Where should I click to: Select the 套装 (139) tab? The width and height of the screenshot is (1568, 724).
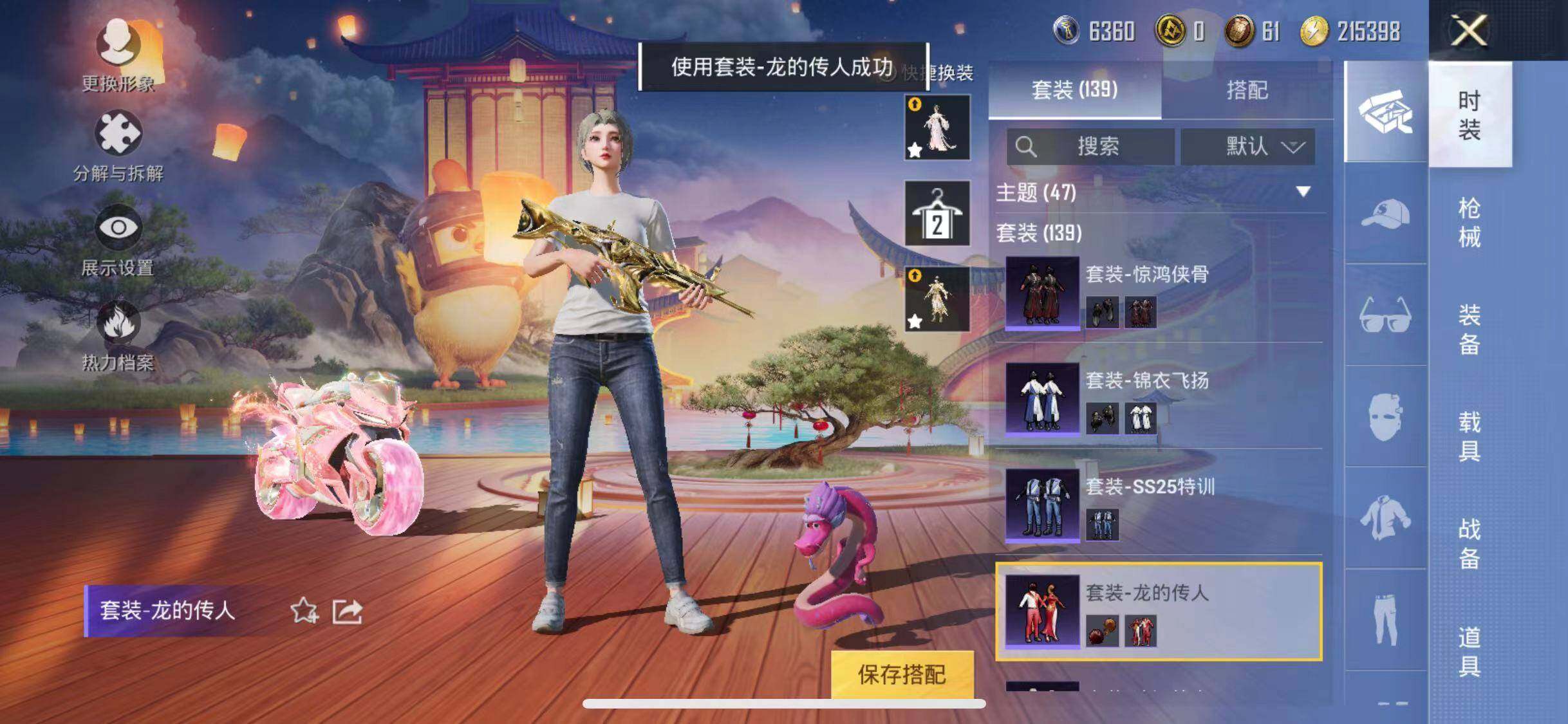pyautogui.click(x=1074, y=90)
